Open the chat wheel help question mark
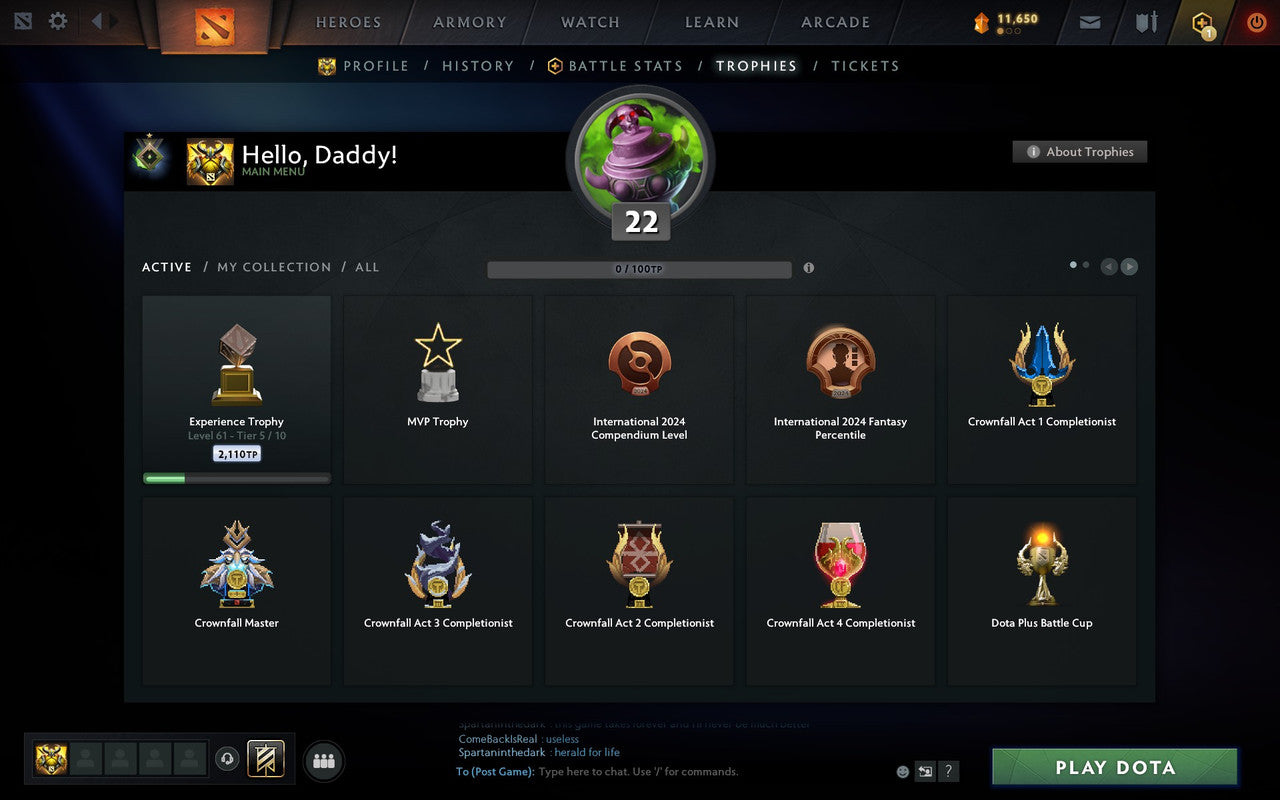This screenshot has width=1280, height=800. click(947, 771)
